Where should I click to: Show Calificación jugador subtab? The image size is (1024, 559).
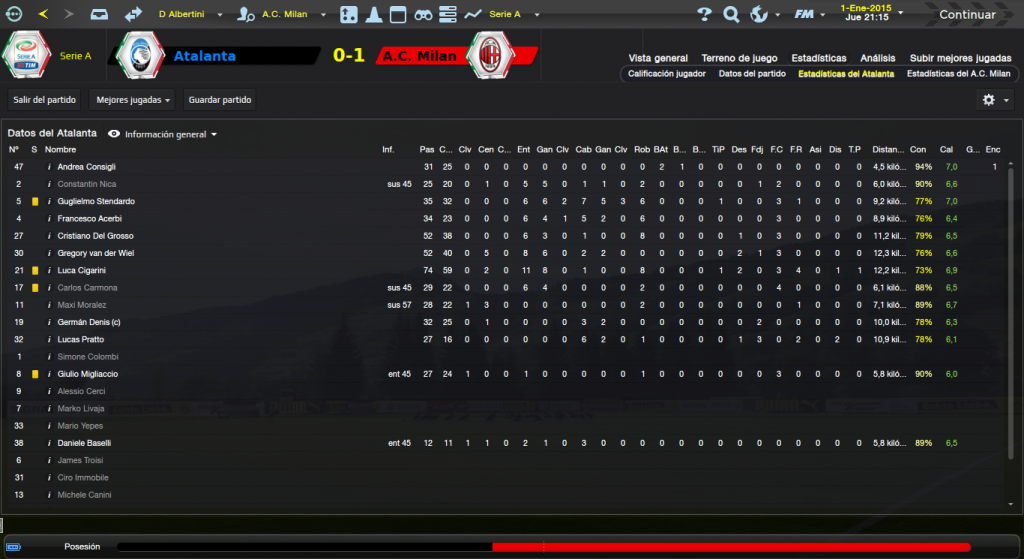point(666,74)
